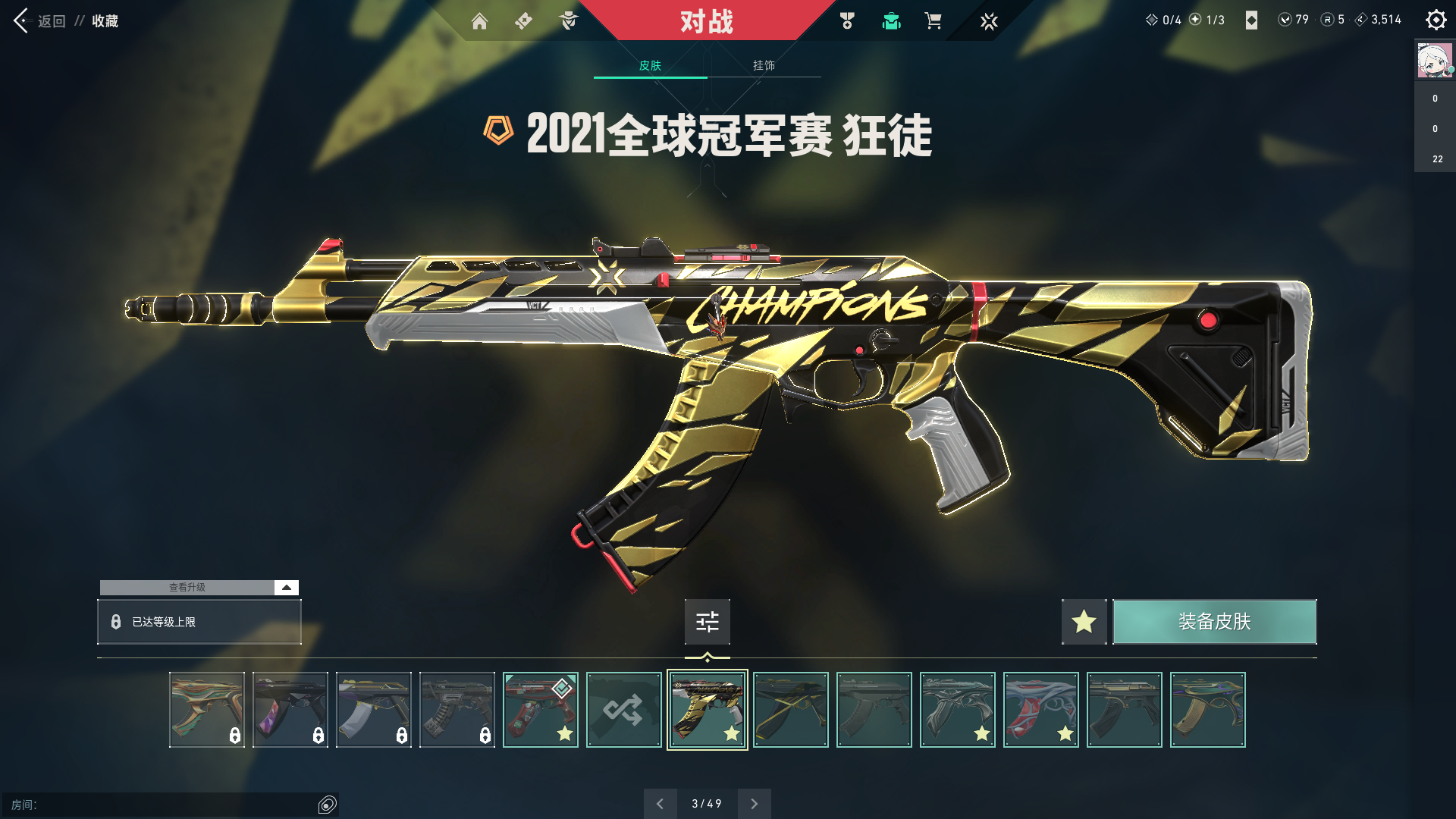Screen dimensions: 1456x819
Task: Click the agent card icon near the currencies
Action: 1252,20
